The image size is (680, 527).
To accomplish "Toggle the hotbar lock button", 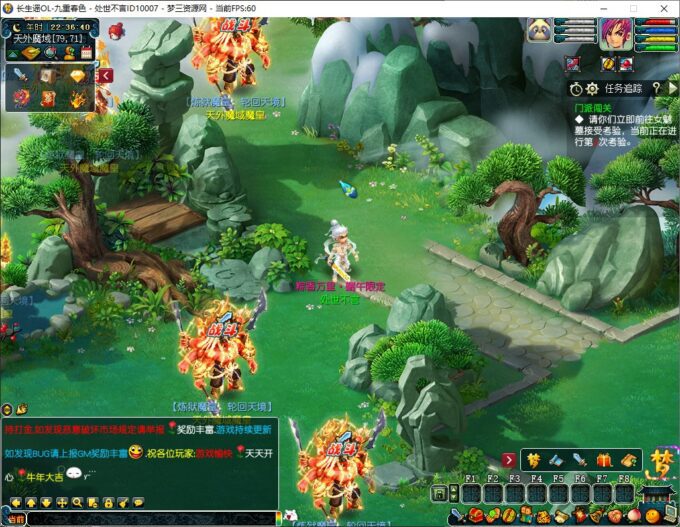I will coord(438,494).
